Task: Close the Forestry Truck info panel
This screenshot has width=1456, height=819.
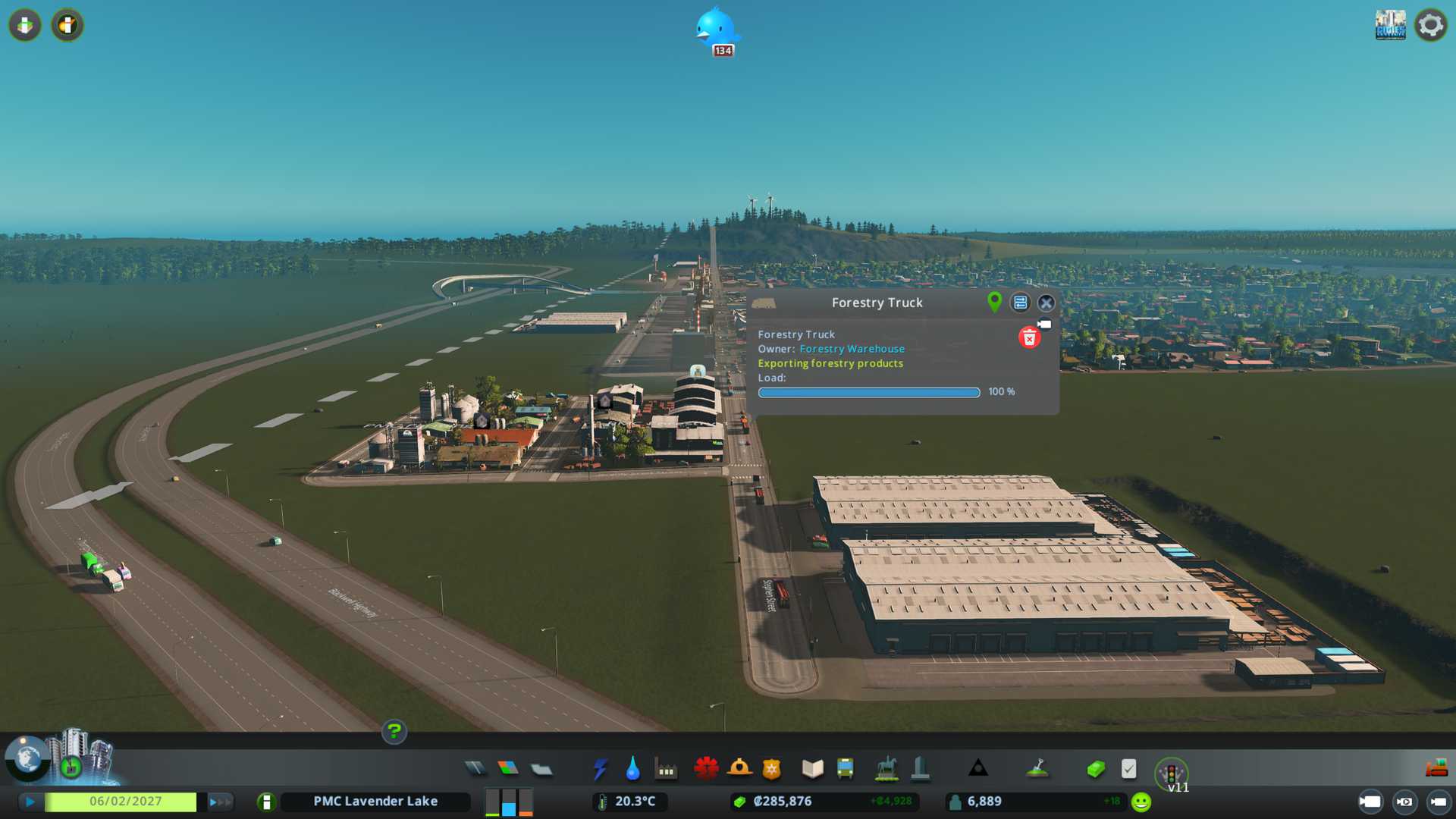Action: tap(1046, 303)
